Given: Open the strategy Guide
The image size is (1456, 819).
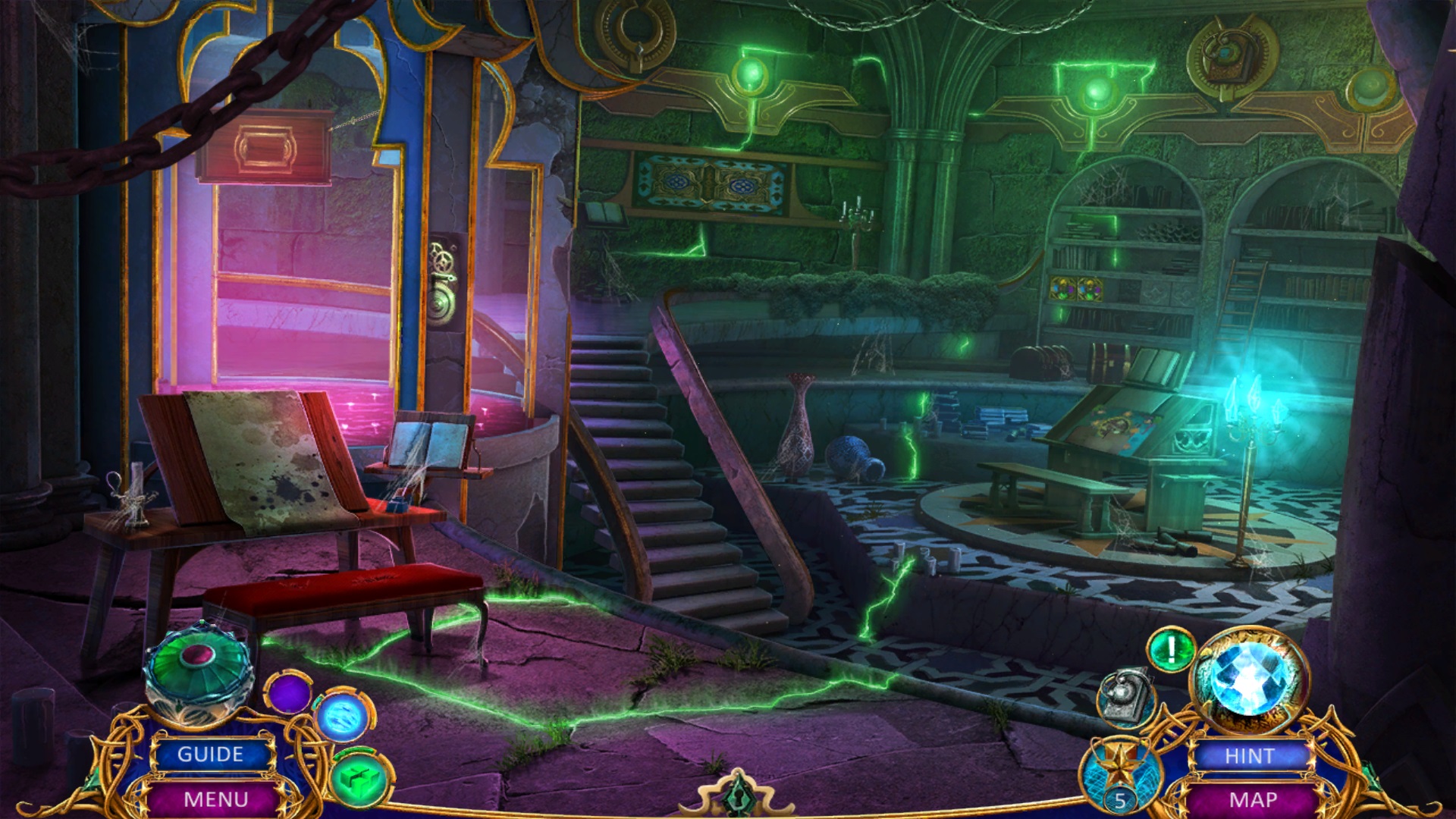Looking at the screenshot, I should click(211, 755).
